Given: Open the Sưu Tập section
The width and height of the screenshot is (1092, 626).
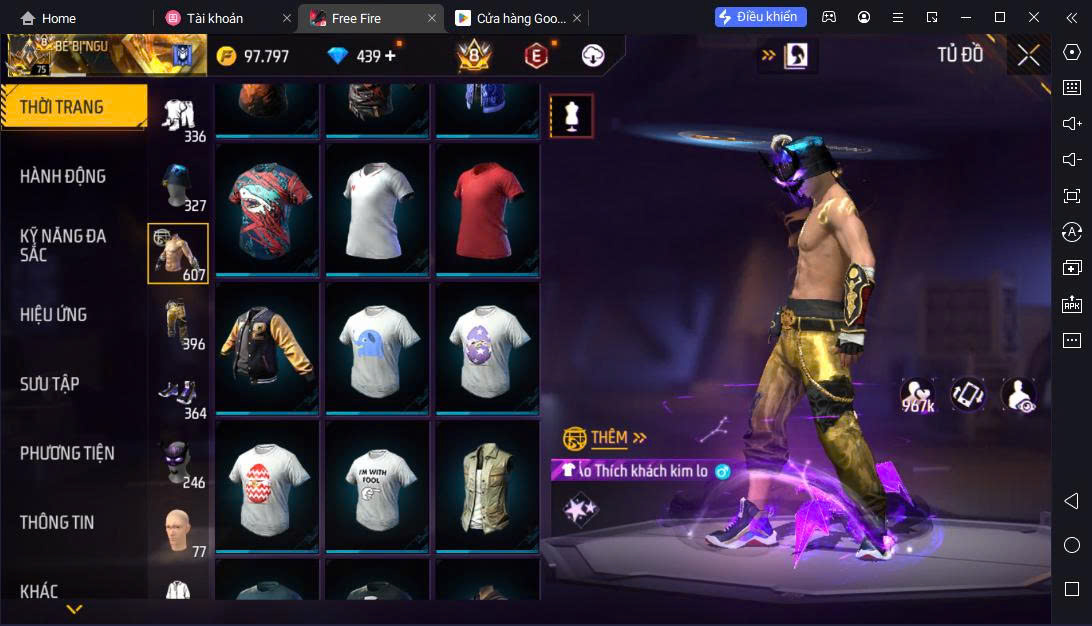Looking at the screenshot, I should coord(50,384).
